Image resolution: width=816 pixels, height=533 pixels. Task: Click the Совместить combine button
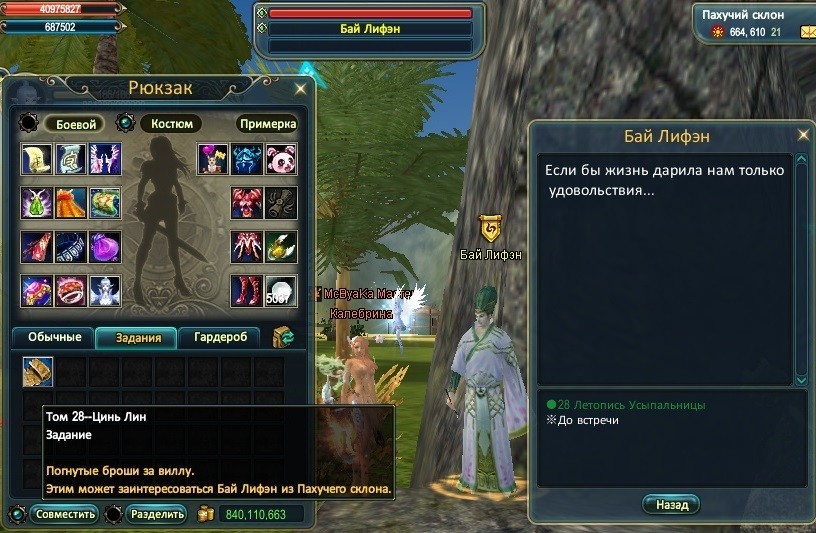pos(64,515)
